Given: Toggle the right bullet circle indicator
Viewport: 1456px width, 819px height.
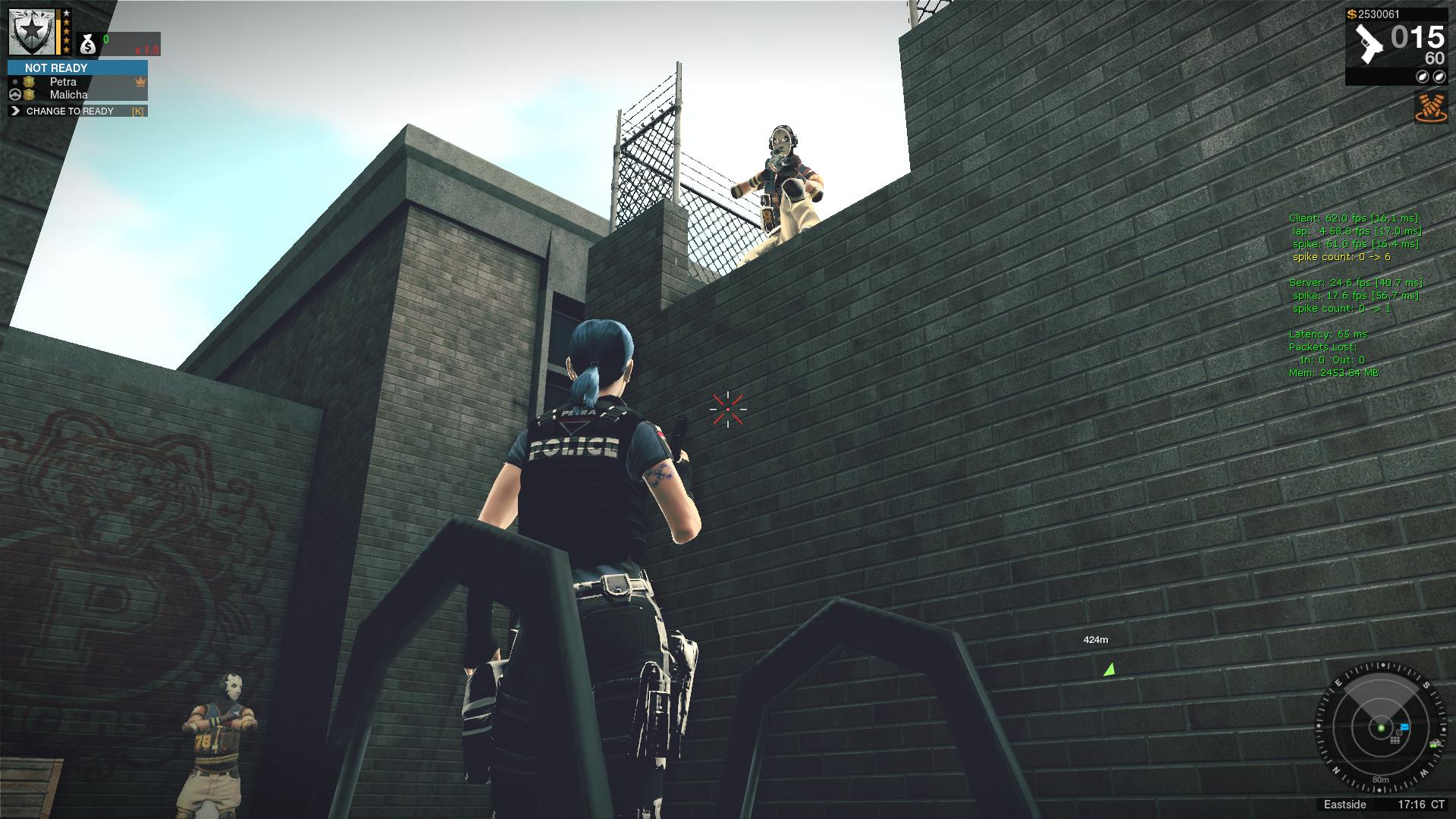Looking at the screenshot, I should [1439, 77].
